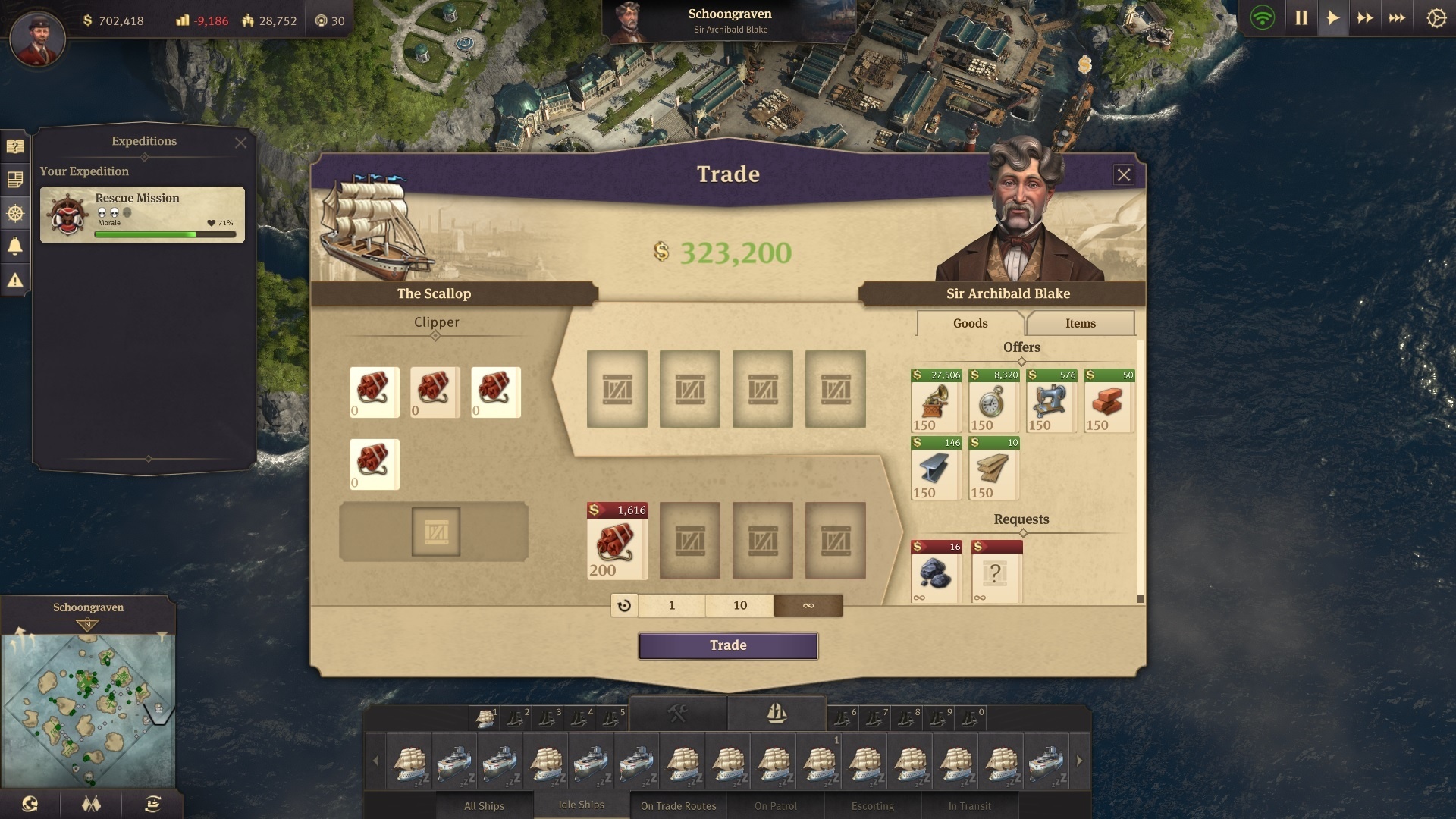Set trade amount to infinite

pyautogui.click(x=808, y=605)
